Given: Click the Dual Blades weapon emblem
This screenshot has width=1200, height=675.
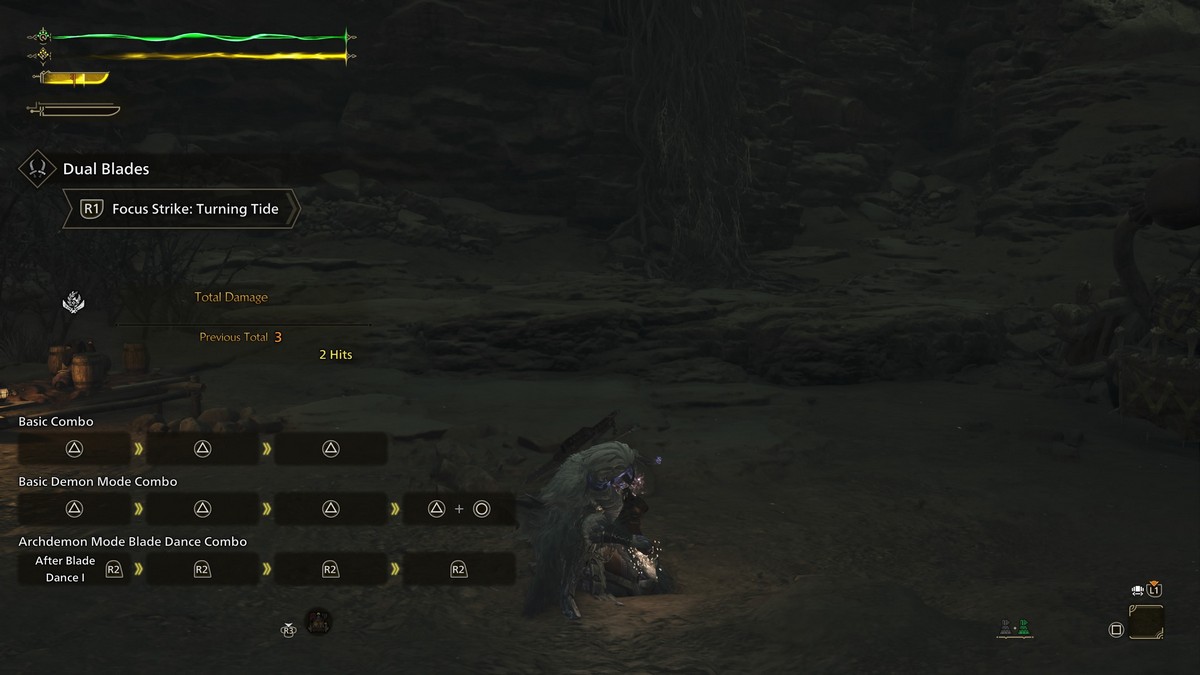Looking at the screenshot, I should click(37, 169).
